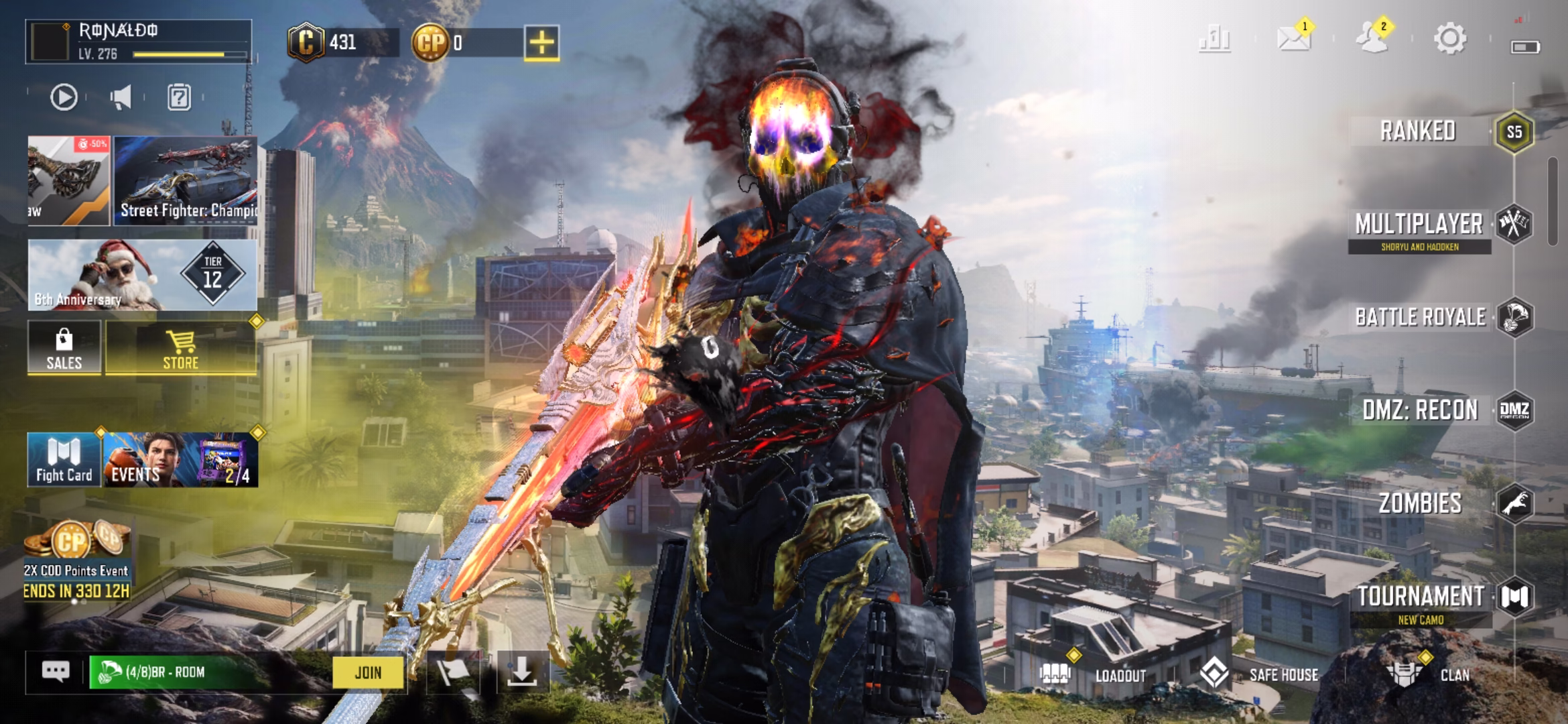The height and width of the screenshot is (724, 1568).
Task: Add CP with the plus button
Action: point(541,43)
